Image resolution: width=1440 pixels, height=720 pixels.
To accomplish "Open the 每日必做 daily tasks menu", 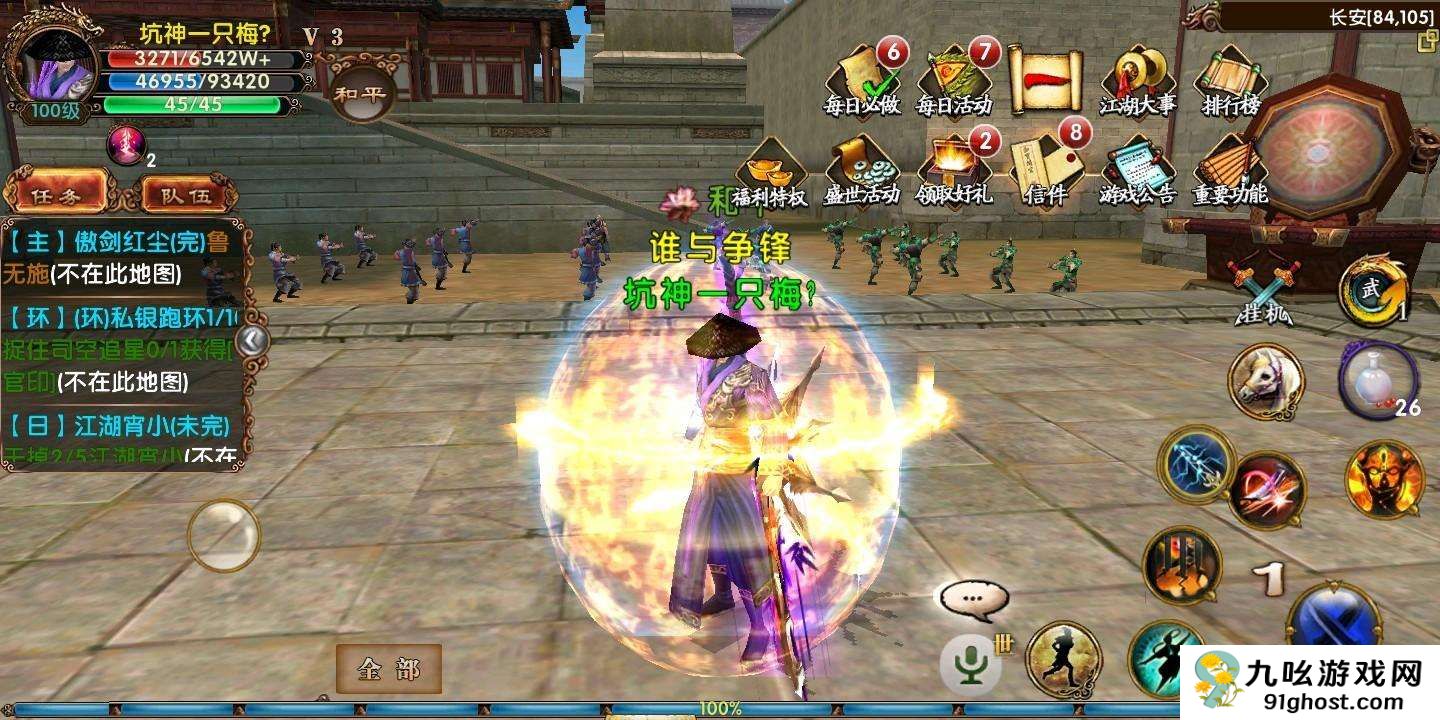I will point(863,80).
